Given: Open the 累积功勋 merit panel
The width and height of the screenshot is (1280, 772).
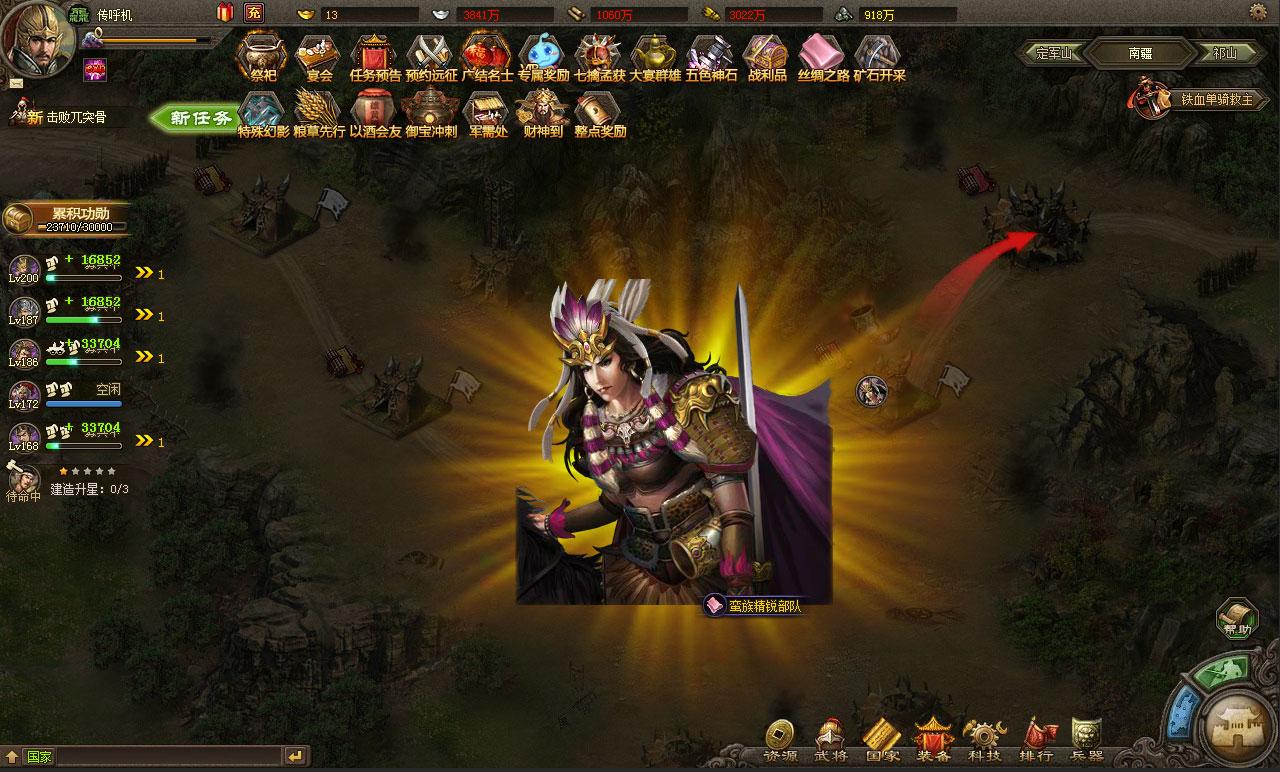Looking at the screenshot, I should [x=68, y=218].
